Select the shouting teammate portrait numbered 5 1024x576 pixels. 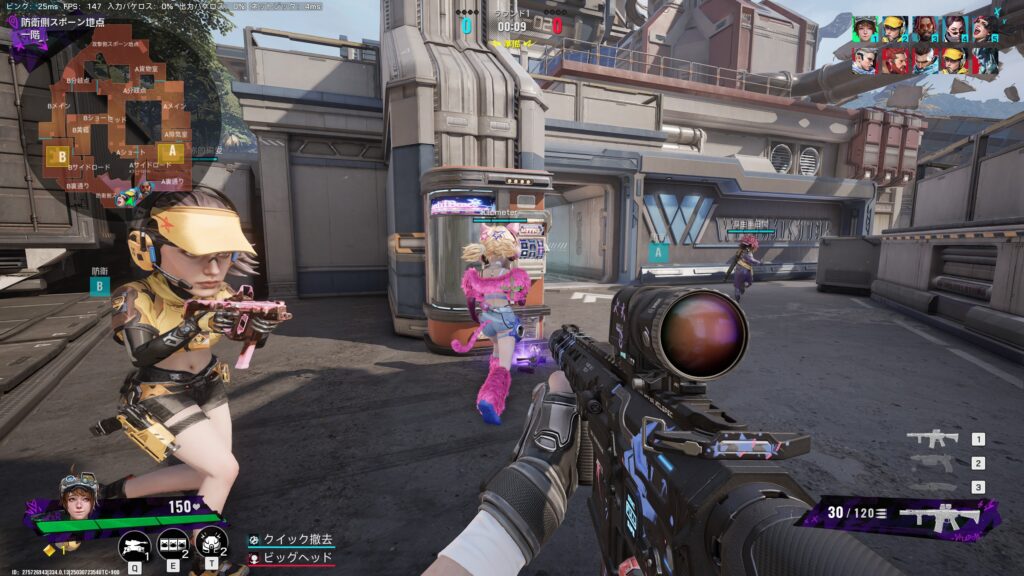pos(985,29)
